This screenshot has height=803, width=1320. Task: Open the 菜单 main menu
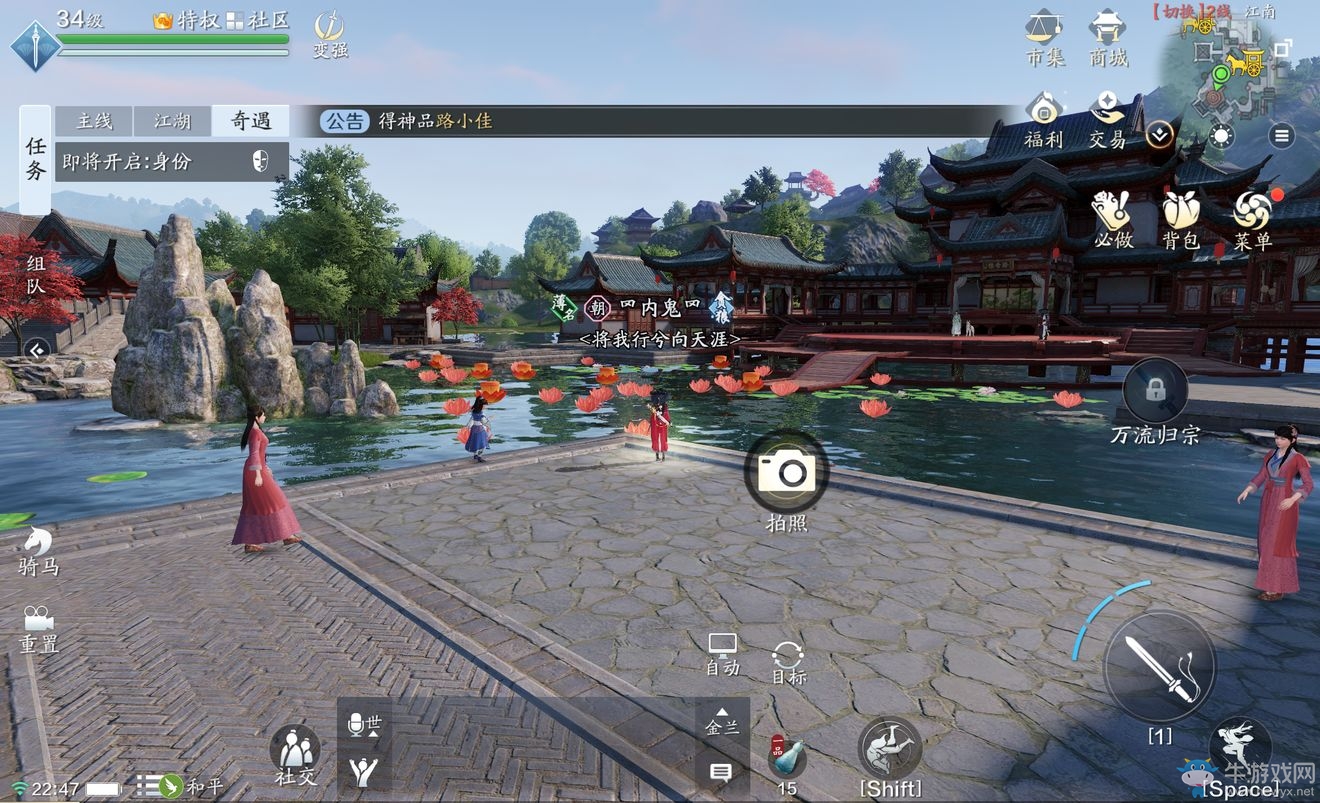point(1252,219)
